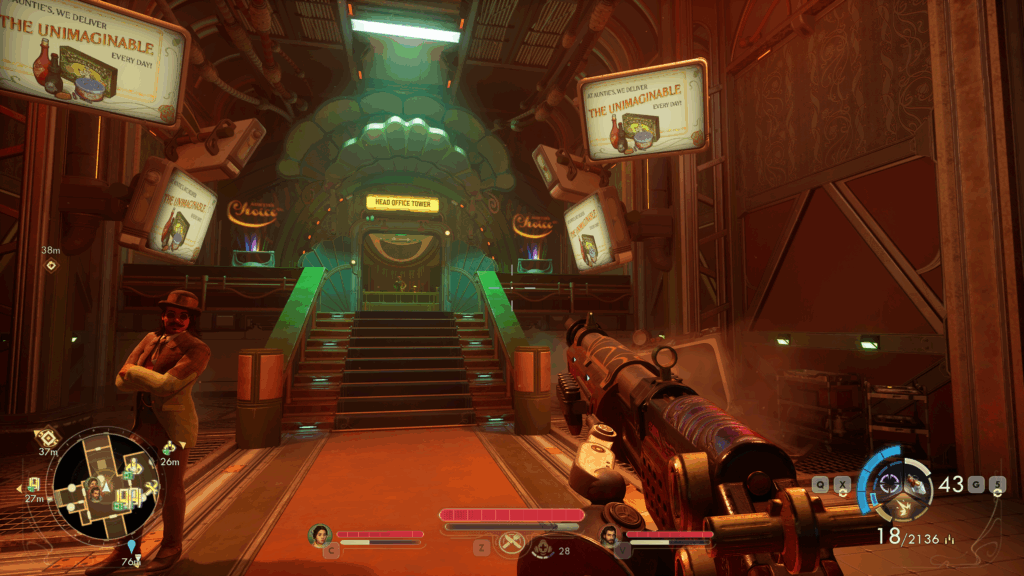Click the vendor marker showing 26m
The image size is (1024, 576).
click(x=169, y=447)
